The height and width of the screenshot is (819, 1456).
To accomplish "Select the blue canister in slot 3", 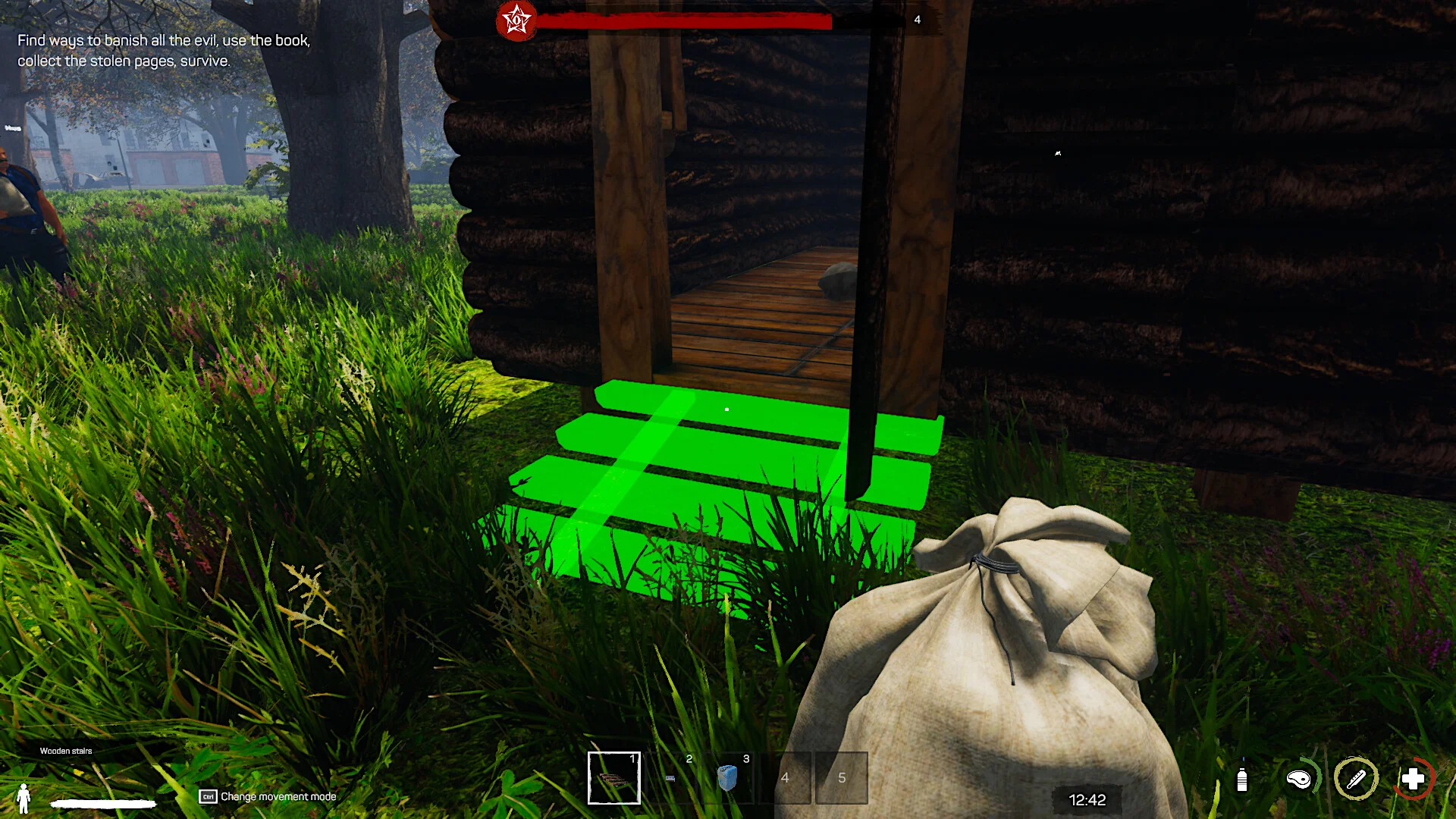I will [x=727, y=778].
